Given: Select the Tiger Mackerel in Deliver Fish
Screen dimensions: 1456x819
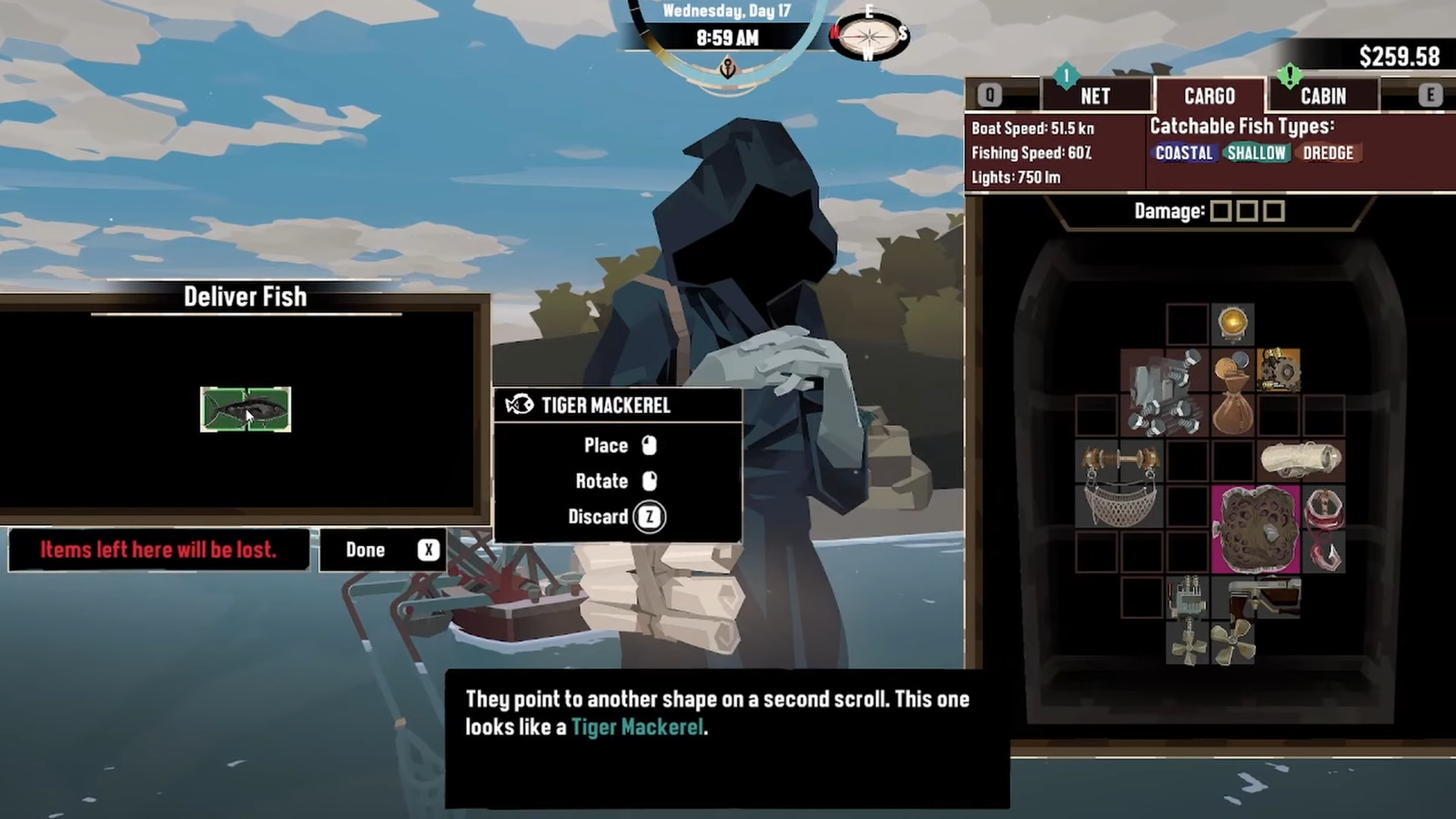Looking at the screenshot, I should [x=246, y=409].
